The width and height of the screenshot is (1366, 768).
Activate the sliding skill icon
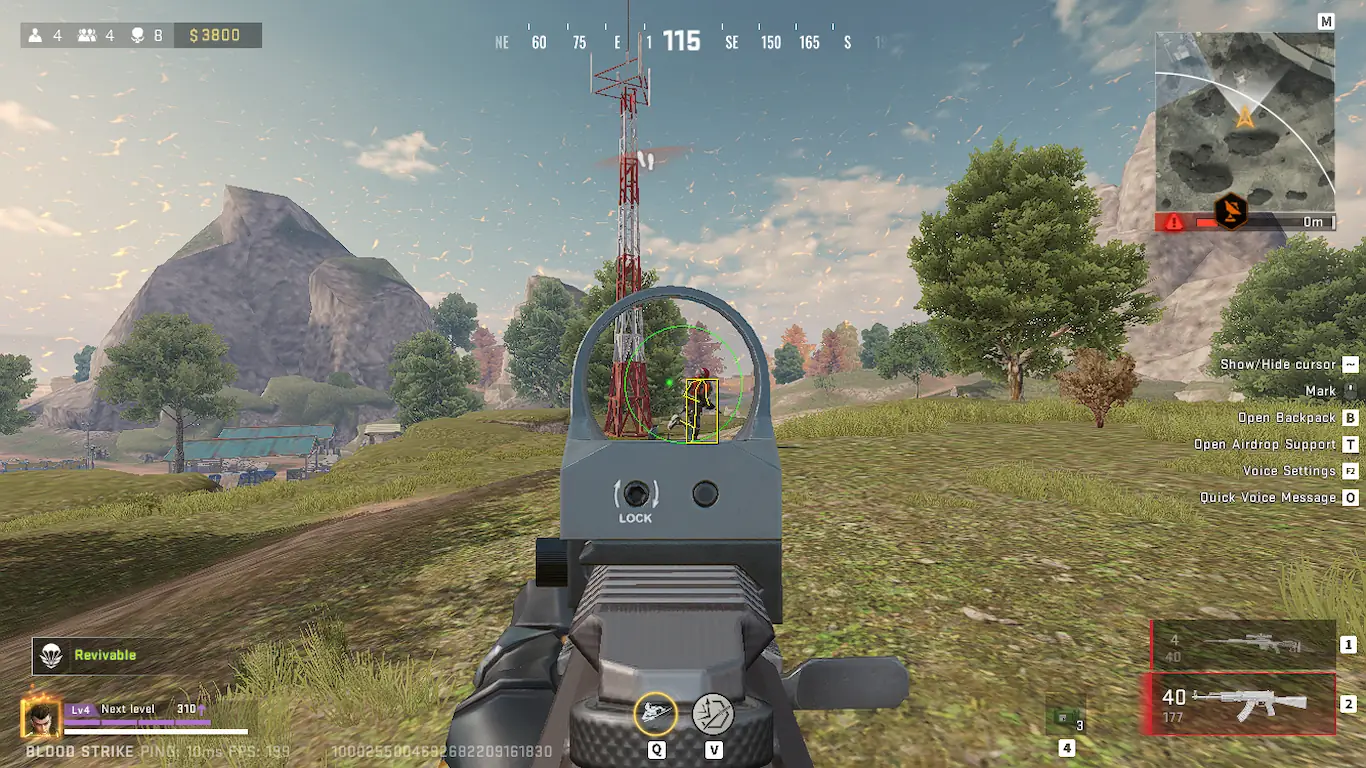(656, 714)
